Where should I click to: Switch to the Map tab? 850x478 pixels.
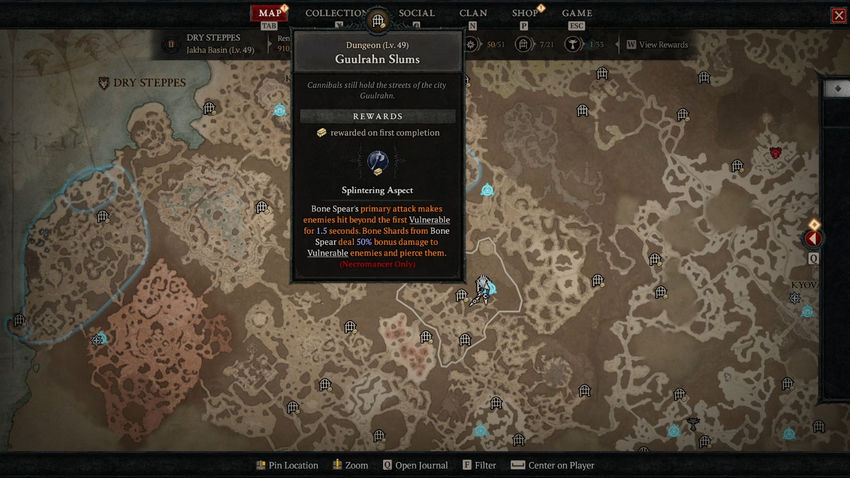point(270,13)
